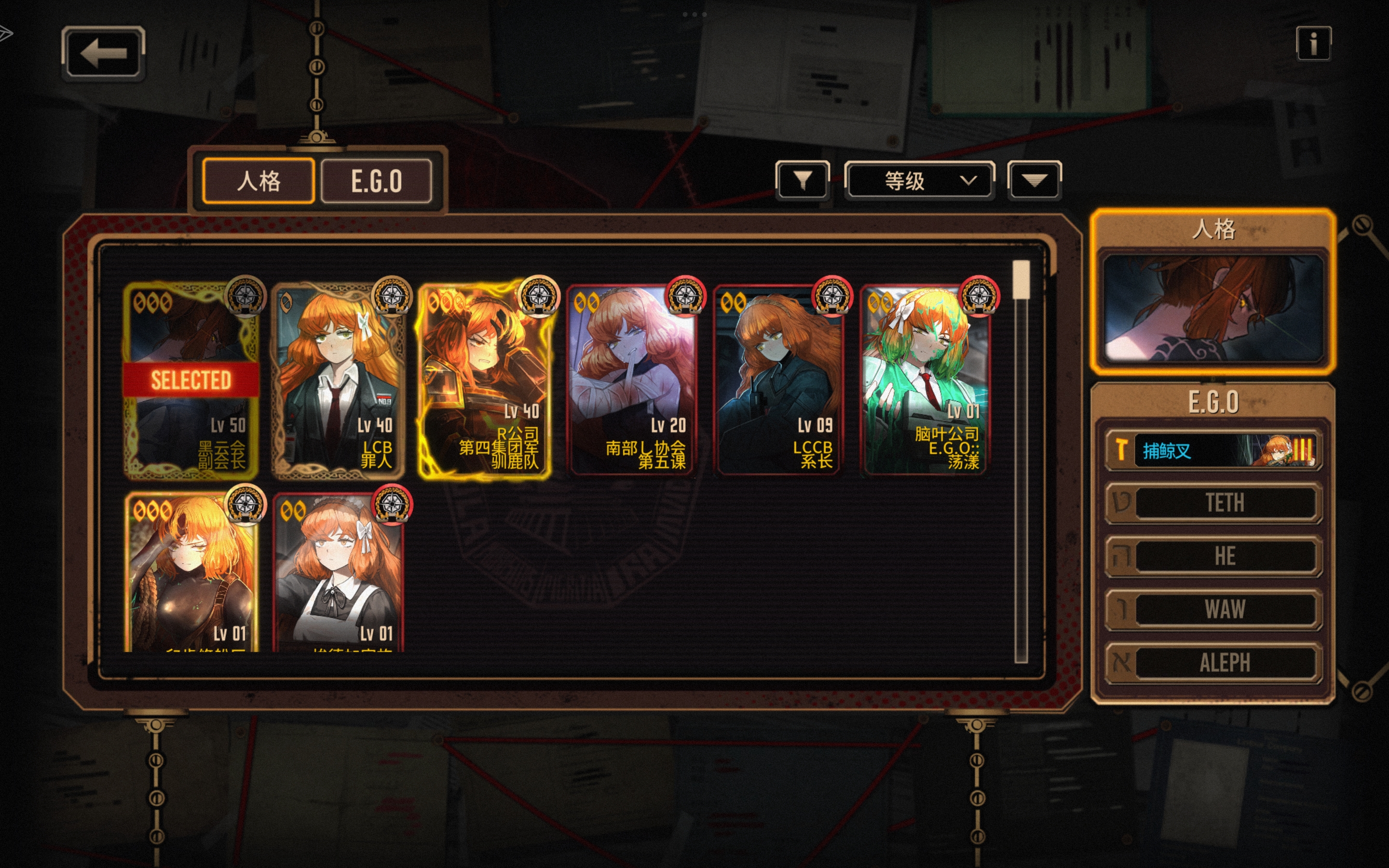
Task: Open the 等级 sort dropdown
Action: coord(920,180)
